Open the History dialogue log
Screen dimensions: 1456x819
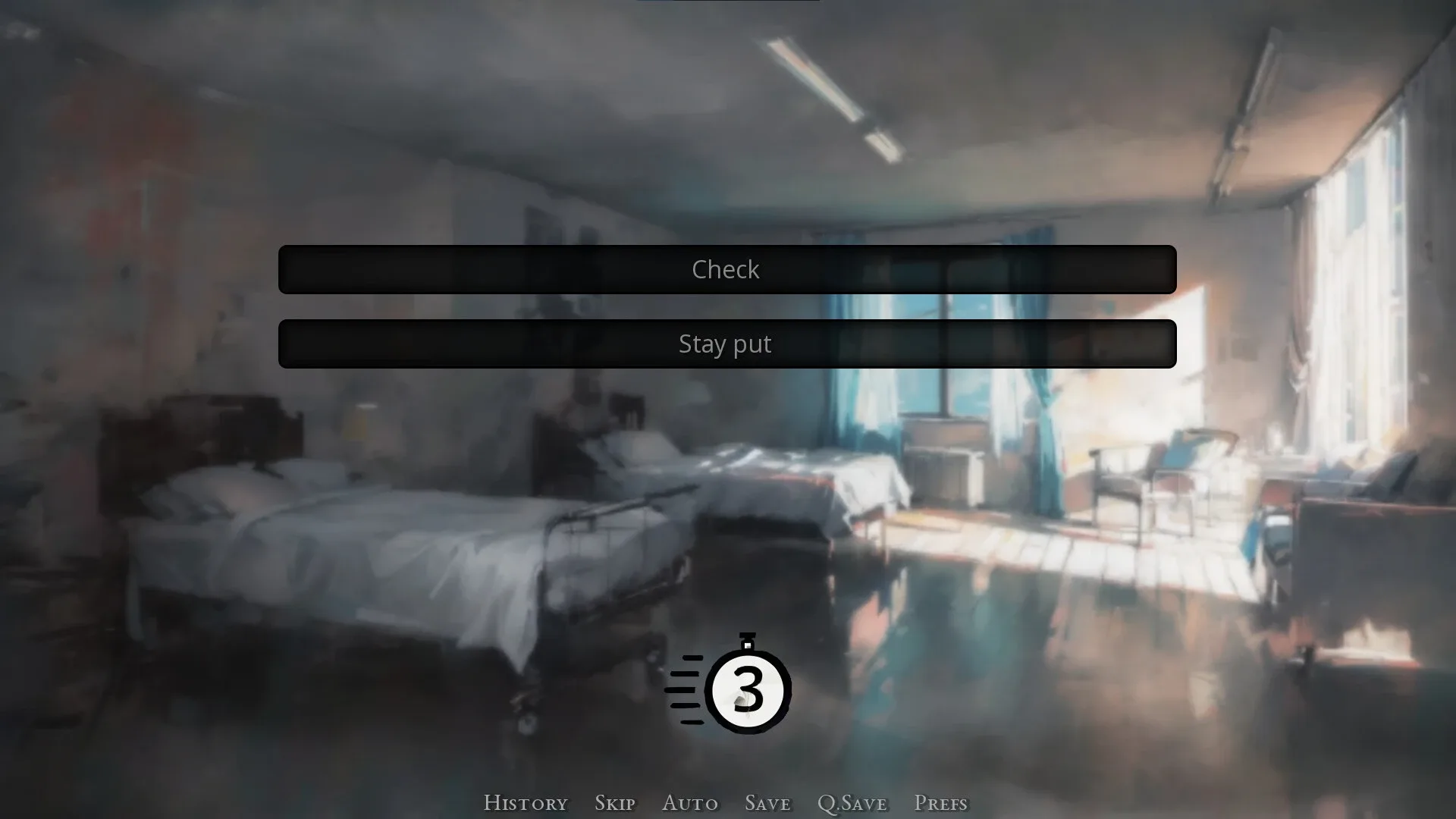(x=526, y=802)
